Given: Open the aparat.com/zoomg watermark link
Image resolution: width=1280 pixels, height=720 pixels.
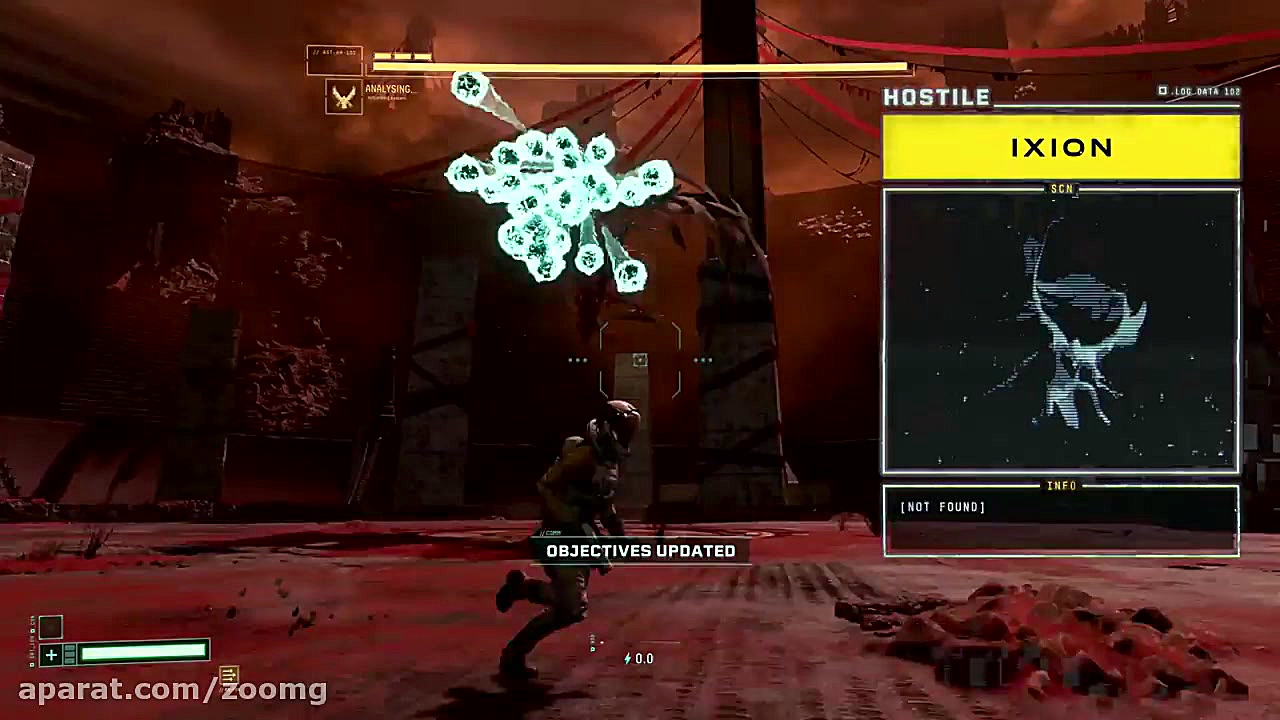Looking at the screenshot, I should coord(172,689).
